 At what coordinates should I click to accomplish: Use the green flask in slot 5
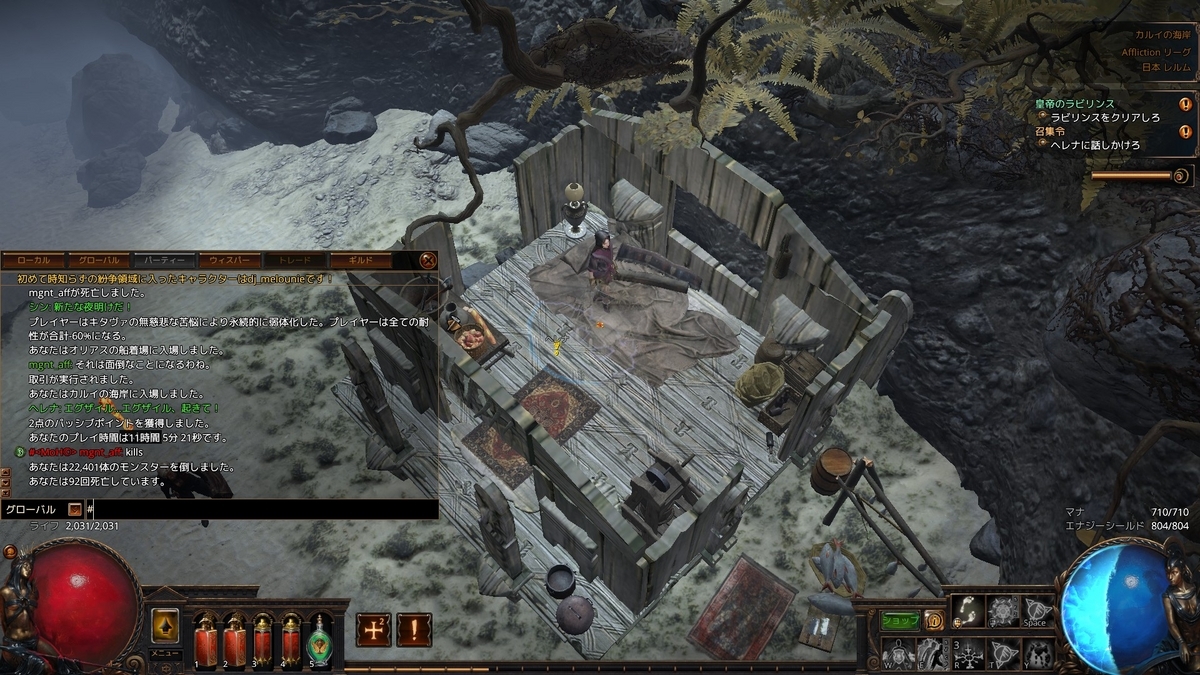(320, 636)
